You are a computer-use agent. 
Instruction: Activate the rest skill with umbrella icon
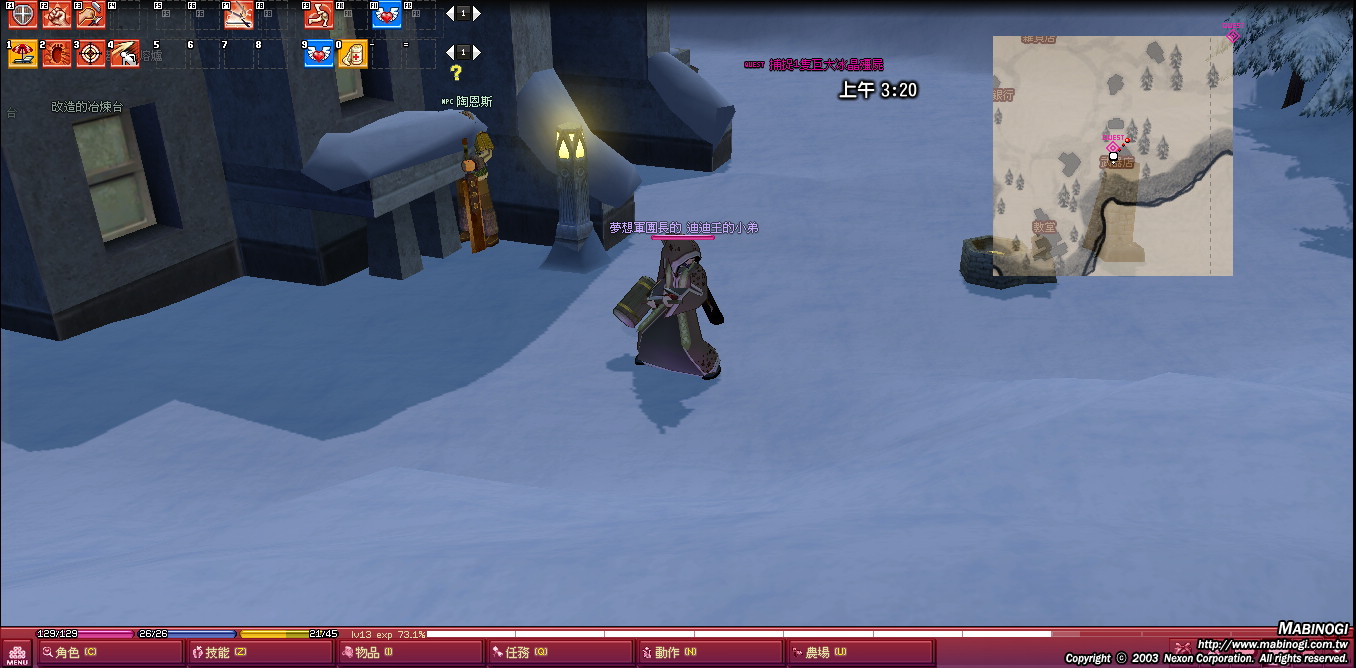pyautogui.click(x=22, y=53)
